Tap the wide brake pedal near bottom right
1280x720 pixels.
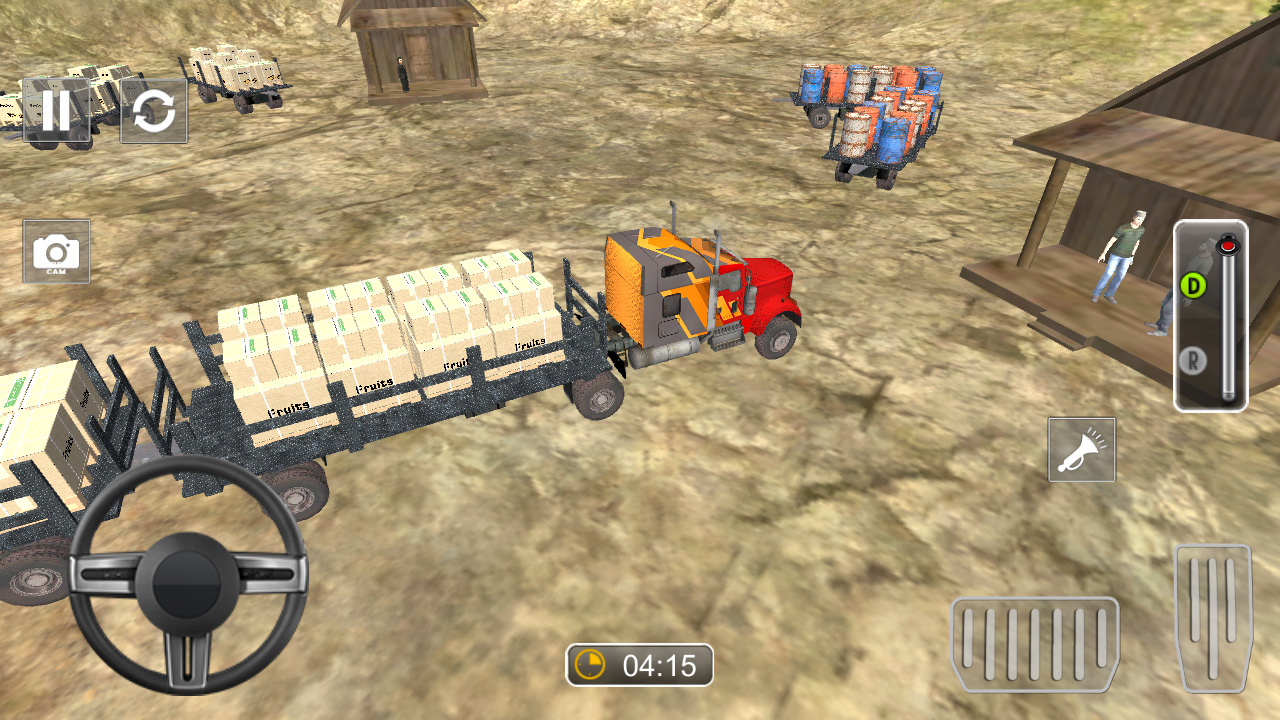tap(1035, 645)
